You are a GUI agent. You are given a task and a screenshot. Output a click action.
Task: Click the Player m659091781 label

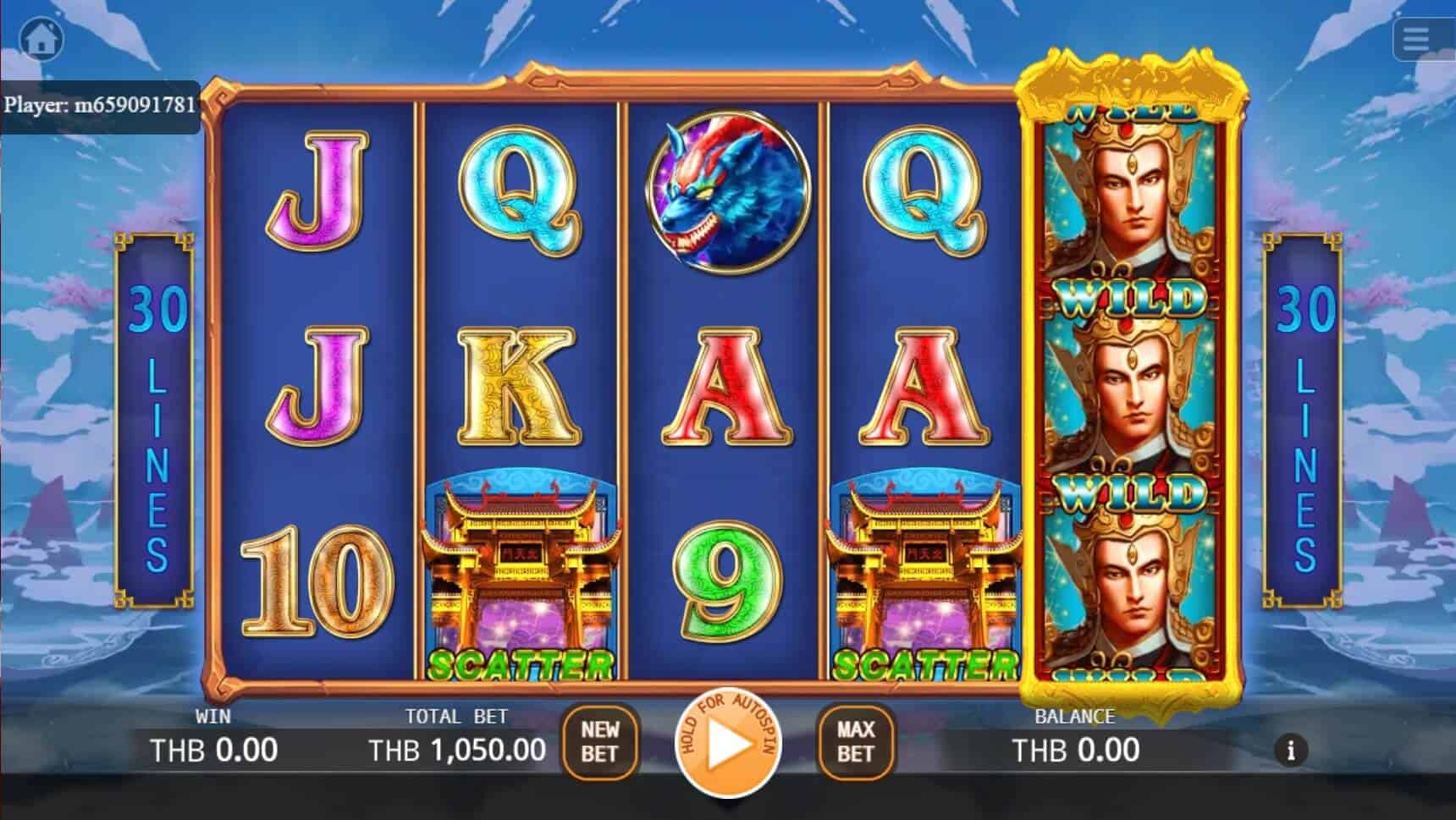[x=100, y=103]
